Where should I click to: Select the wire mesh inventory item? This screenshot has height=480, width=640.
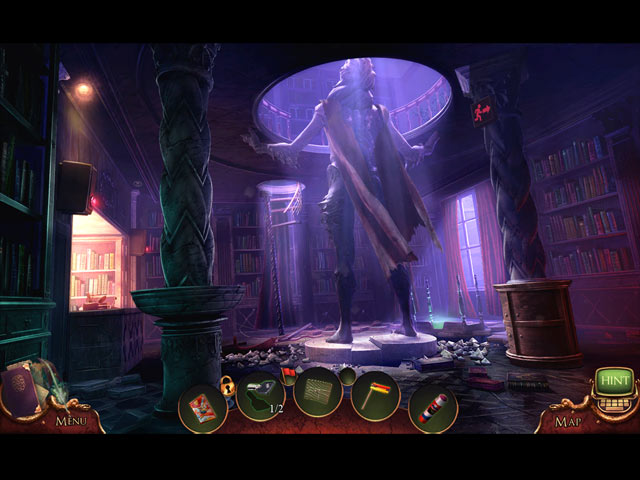point(319,393)
